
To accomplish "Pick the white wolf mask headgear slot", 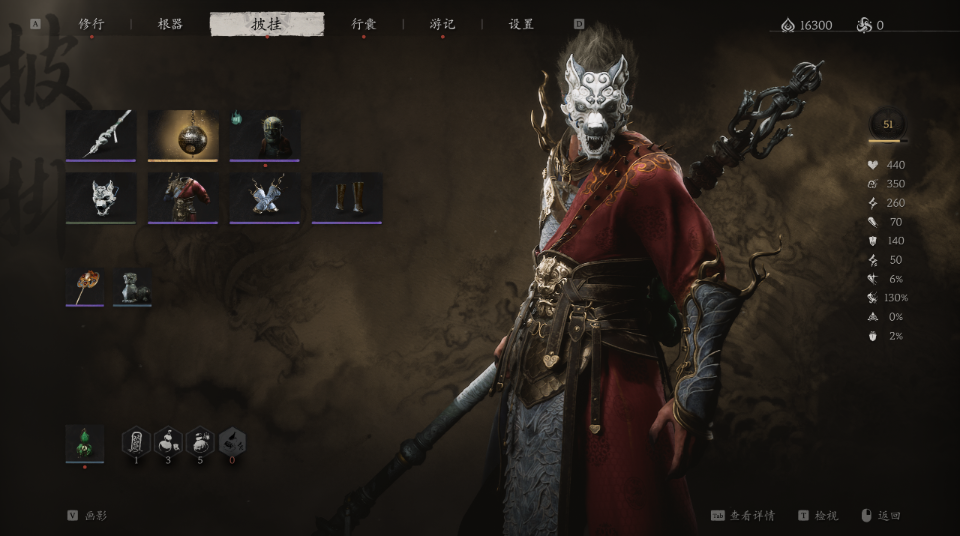I will 100,197.
